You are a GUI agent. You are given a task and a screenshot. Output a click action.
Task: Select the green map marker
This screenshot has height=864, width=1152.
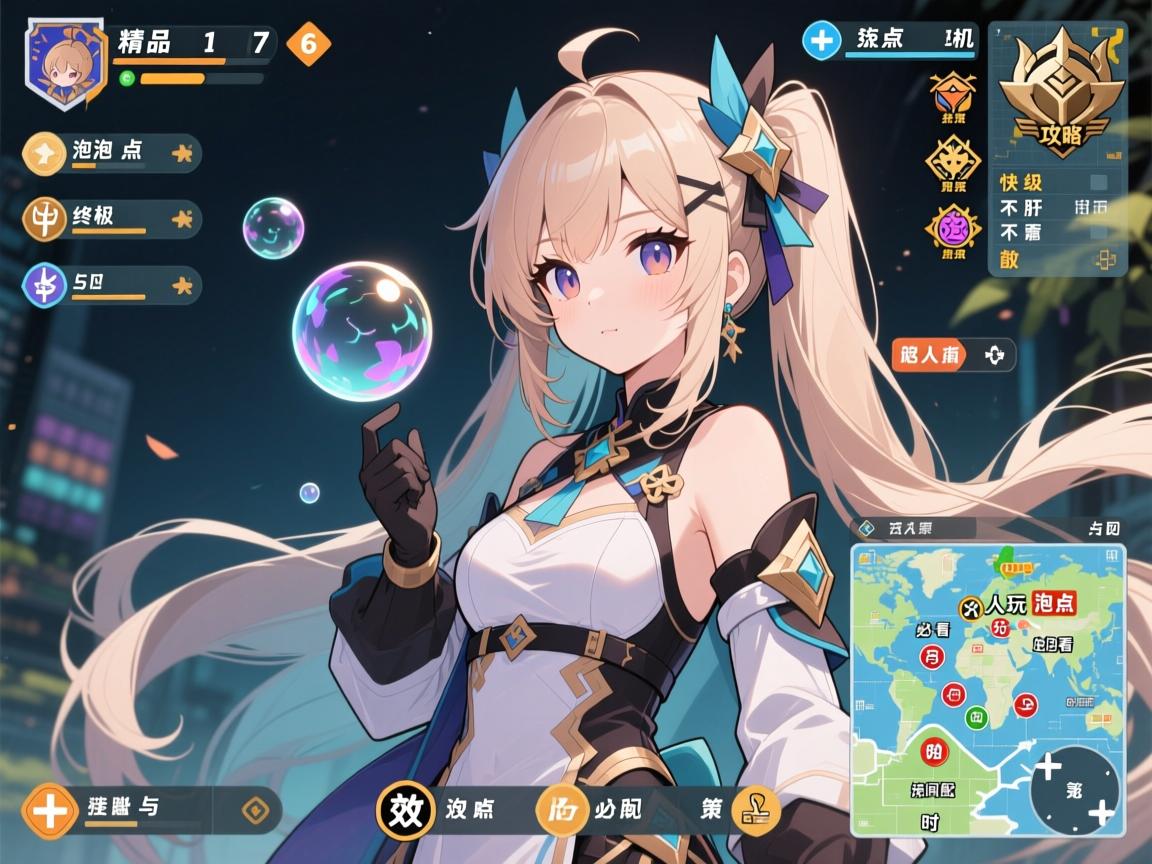[975, 716]
